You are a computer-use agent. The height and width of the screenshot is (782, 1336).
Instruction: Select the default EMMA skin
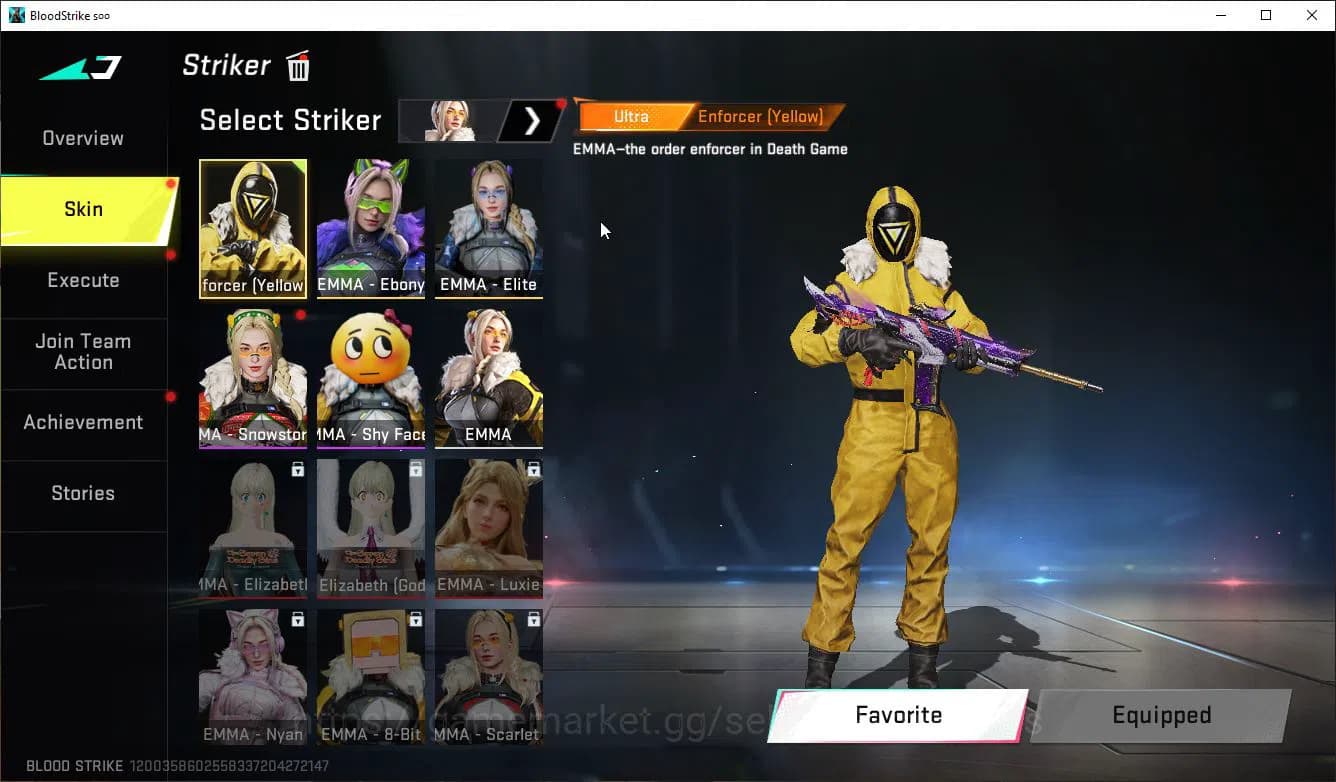489,378
